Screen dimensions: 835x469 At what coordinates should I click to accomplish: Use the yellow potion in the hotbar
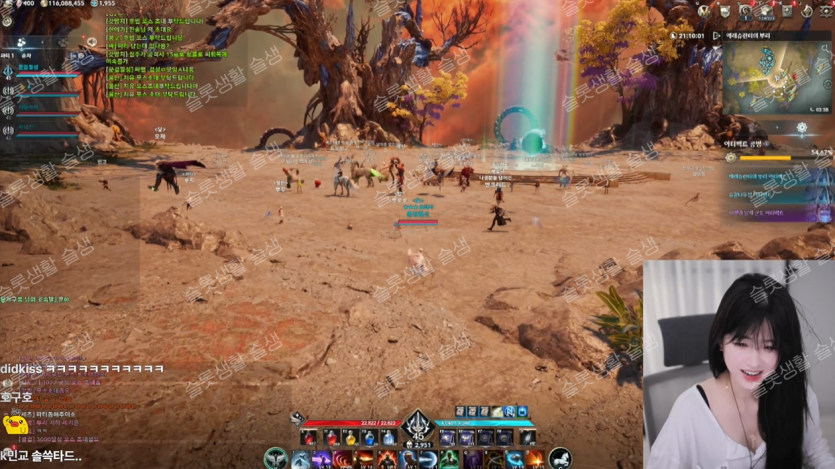[x=350, y=438]
